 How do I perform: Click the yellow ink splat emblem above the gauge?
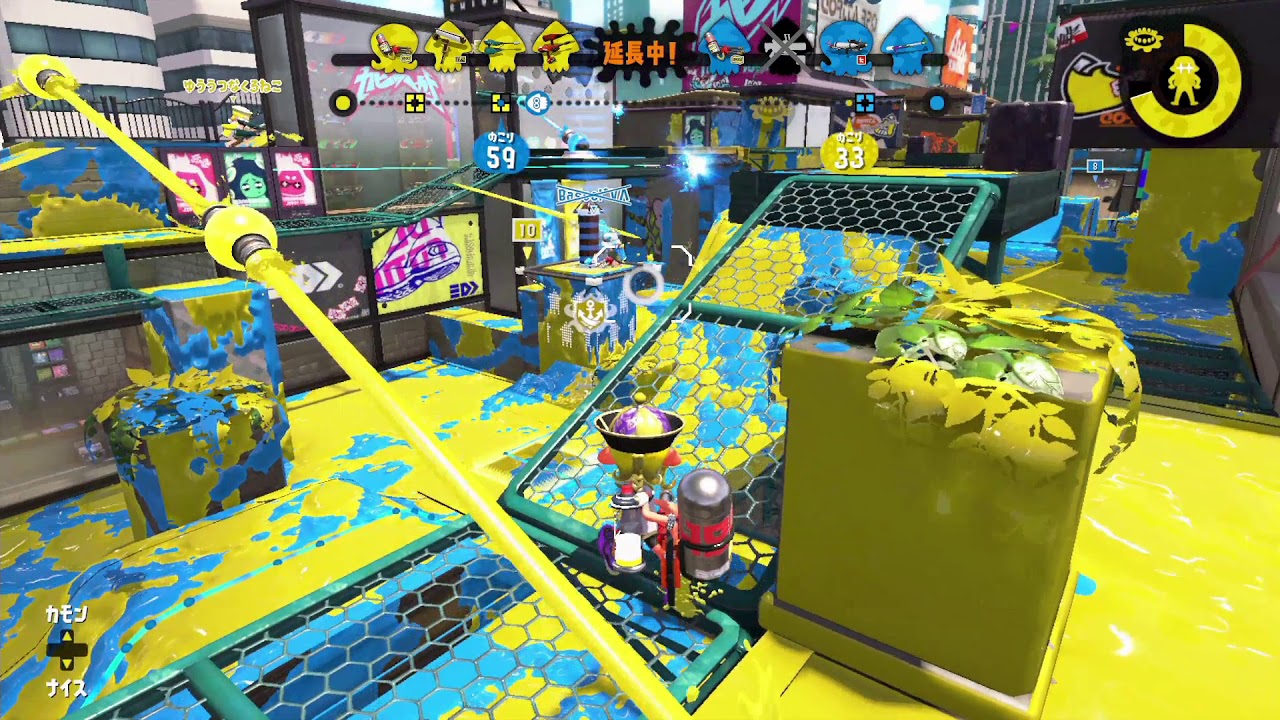[x=1144, y=39]
